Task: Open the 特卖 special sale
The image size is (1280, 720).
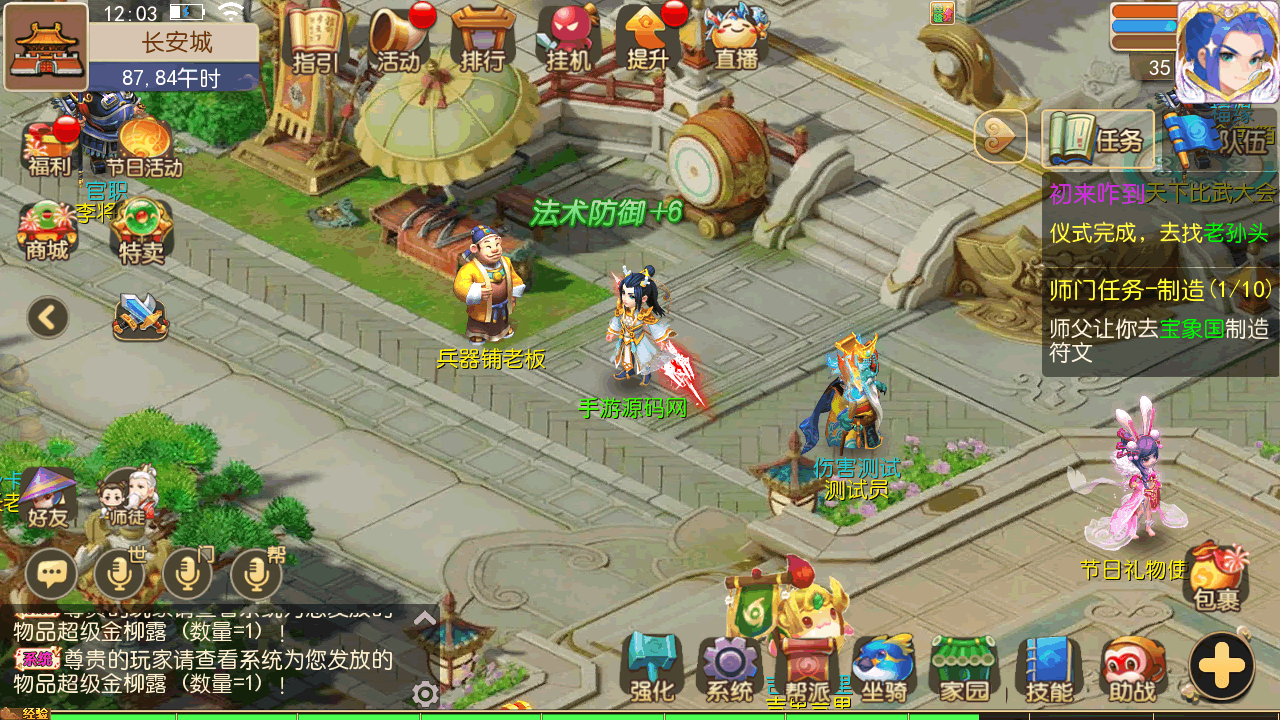Action: coord(141,230)
